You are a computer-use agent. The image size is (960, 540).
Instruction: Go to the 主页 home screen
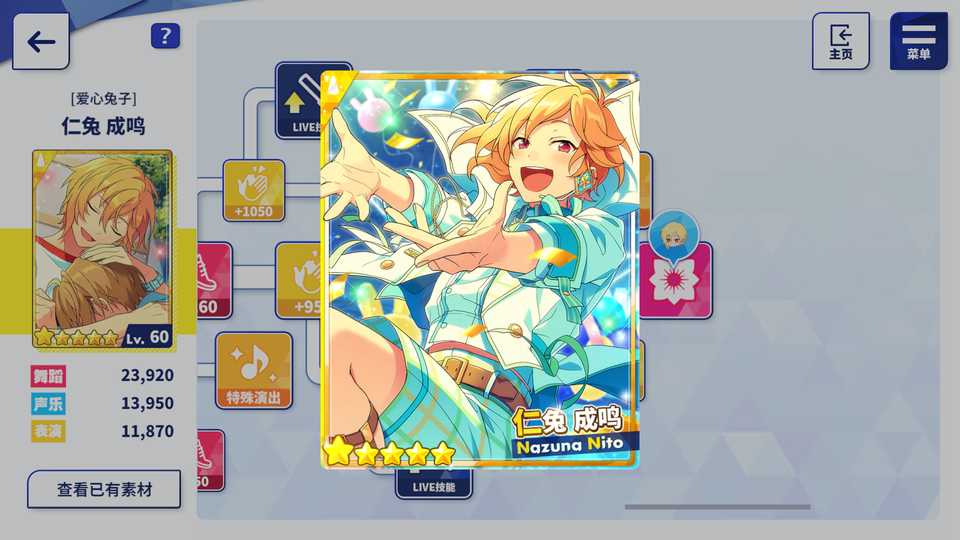[x=840, y=41]
